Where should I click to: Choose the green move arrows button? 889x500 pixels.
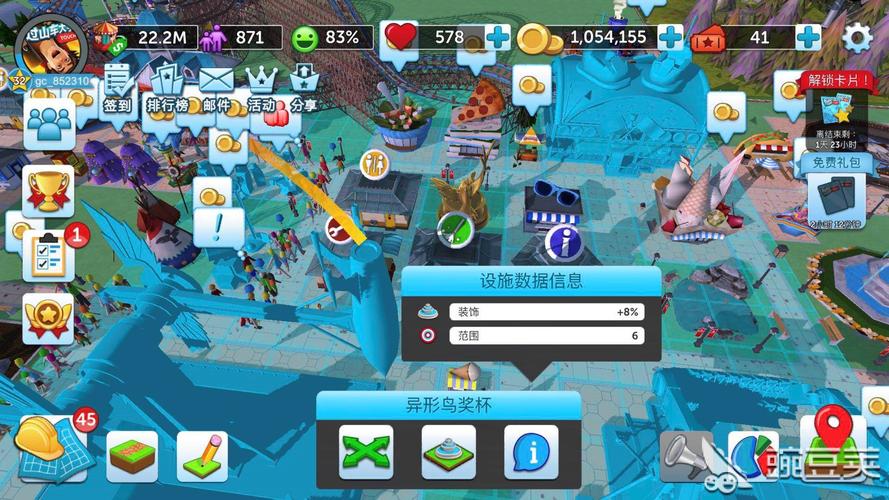click(366, 452)
